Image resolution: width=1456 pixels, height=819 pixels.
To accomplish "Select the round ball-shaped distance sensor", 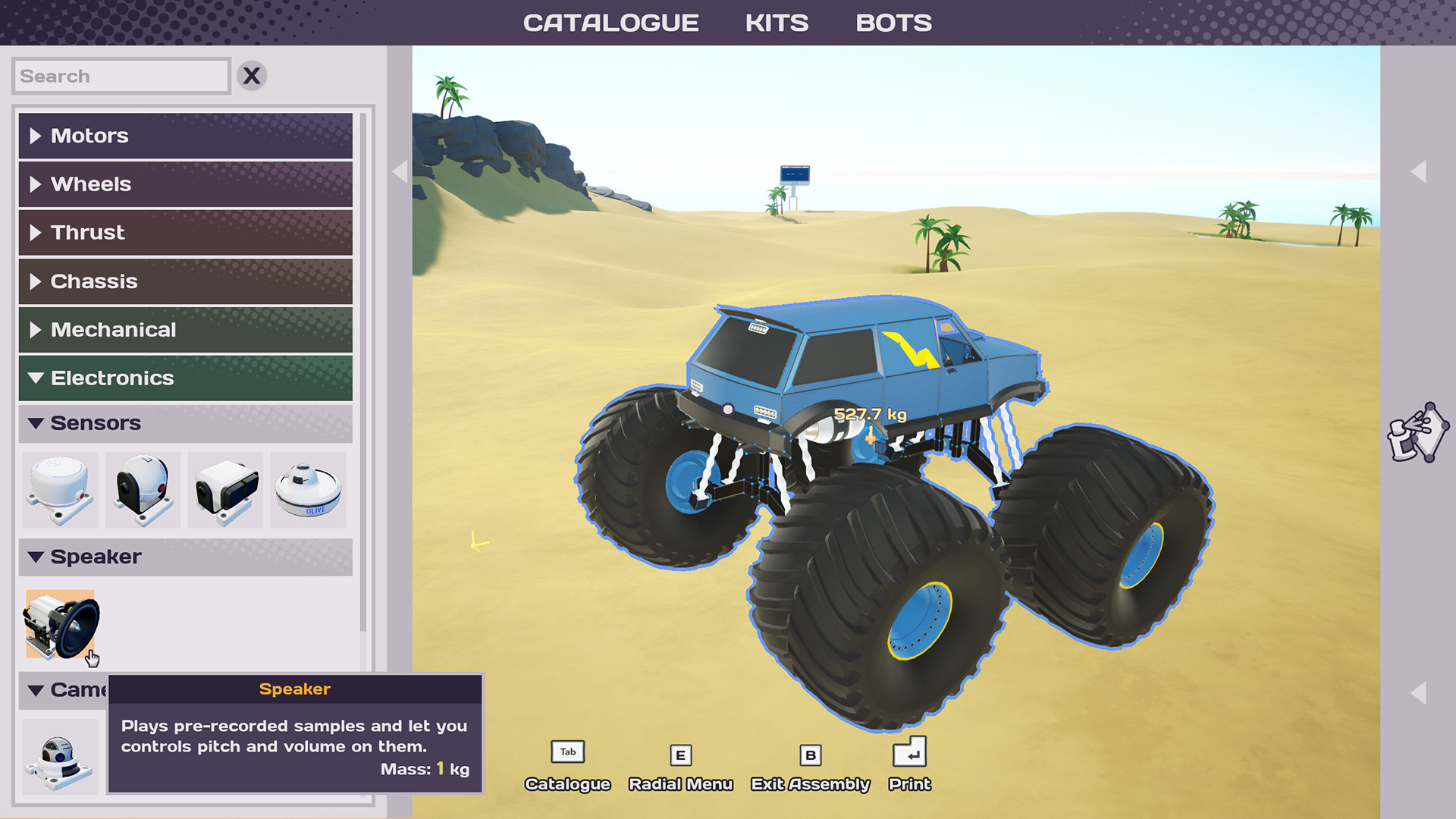I will (143, 490).
